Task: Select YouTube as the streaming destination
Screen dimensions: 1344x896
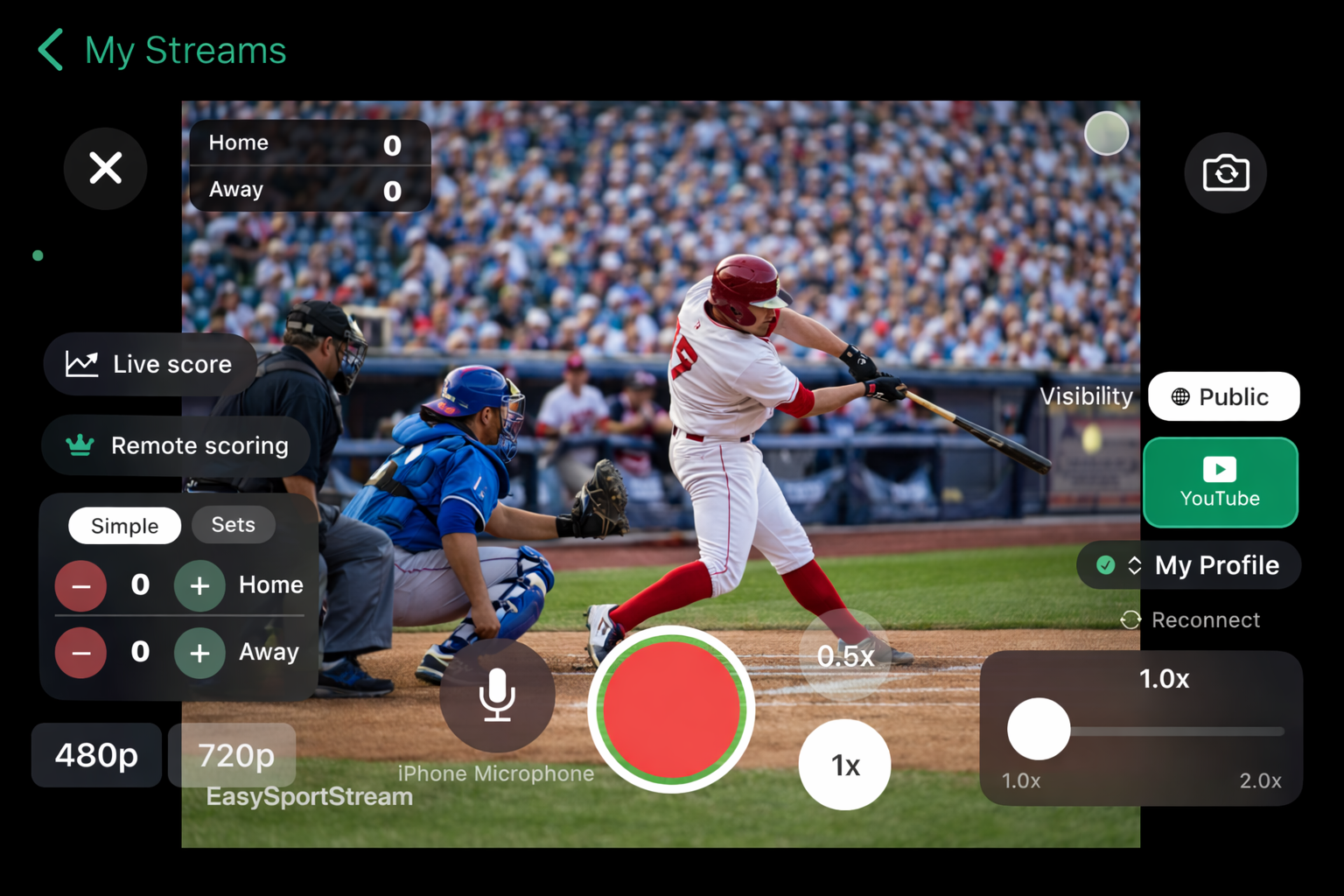Action: tap(1220, 482)
